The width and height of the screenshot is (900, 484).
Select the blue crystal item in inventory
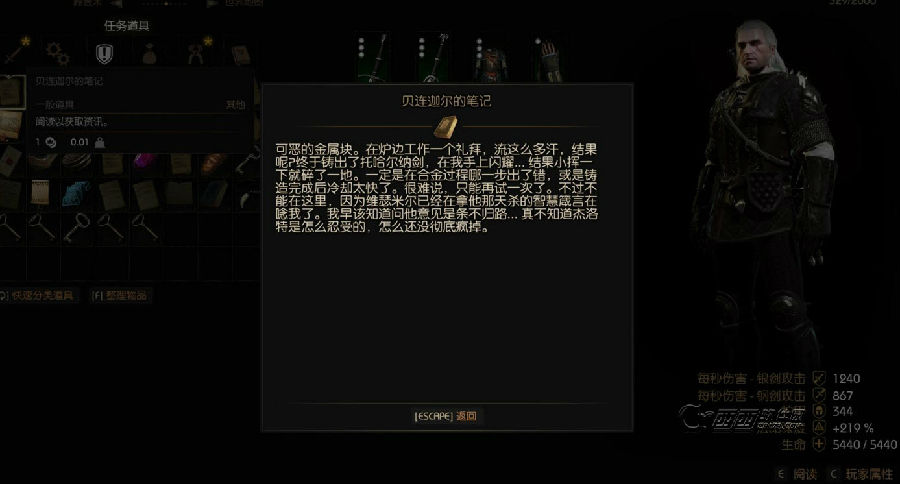click(x=76, y=193)
